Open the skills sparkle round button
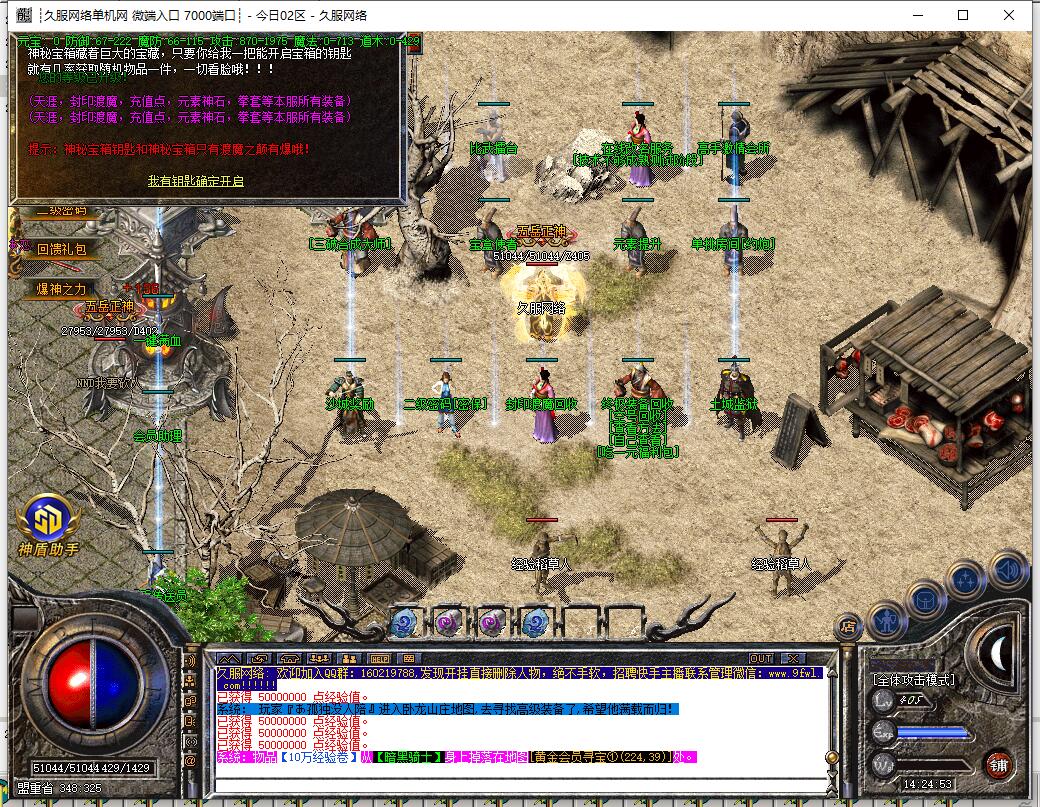The width and height of the screenshot is (1040, 807). pos(967,580)
